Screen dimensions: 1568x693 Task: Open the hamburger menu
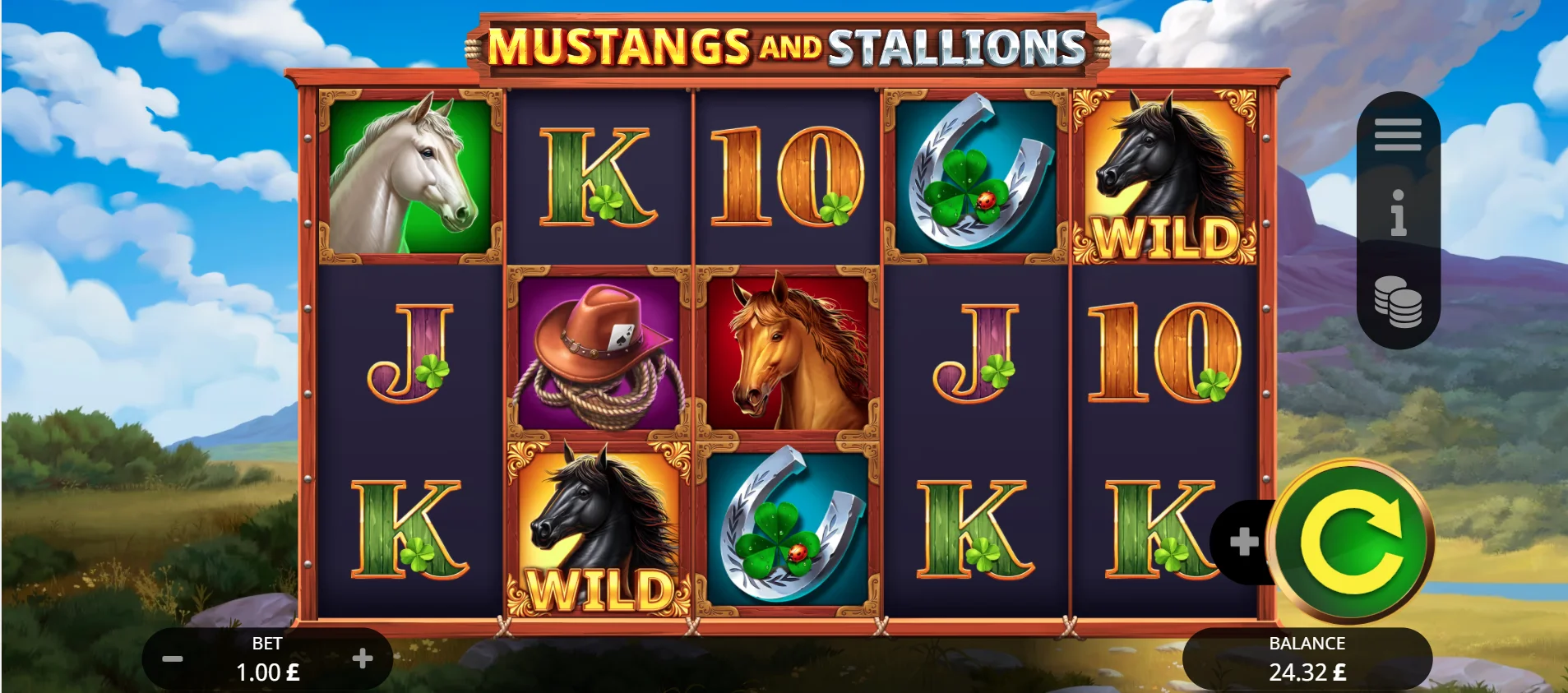coord(1398,134)
